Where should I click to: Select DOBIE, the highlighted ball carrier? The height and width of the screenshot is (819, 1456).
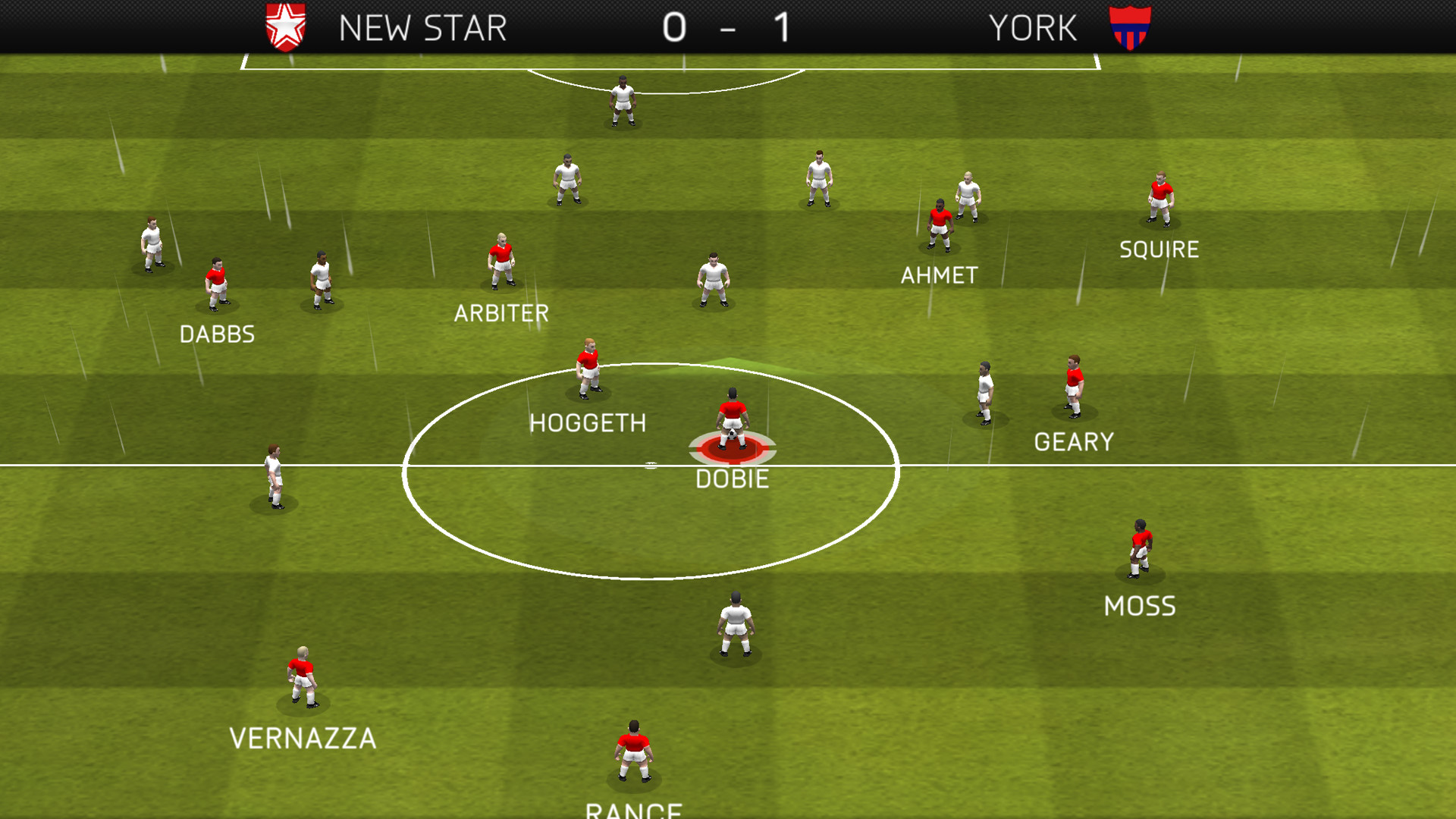pos(733,417)
